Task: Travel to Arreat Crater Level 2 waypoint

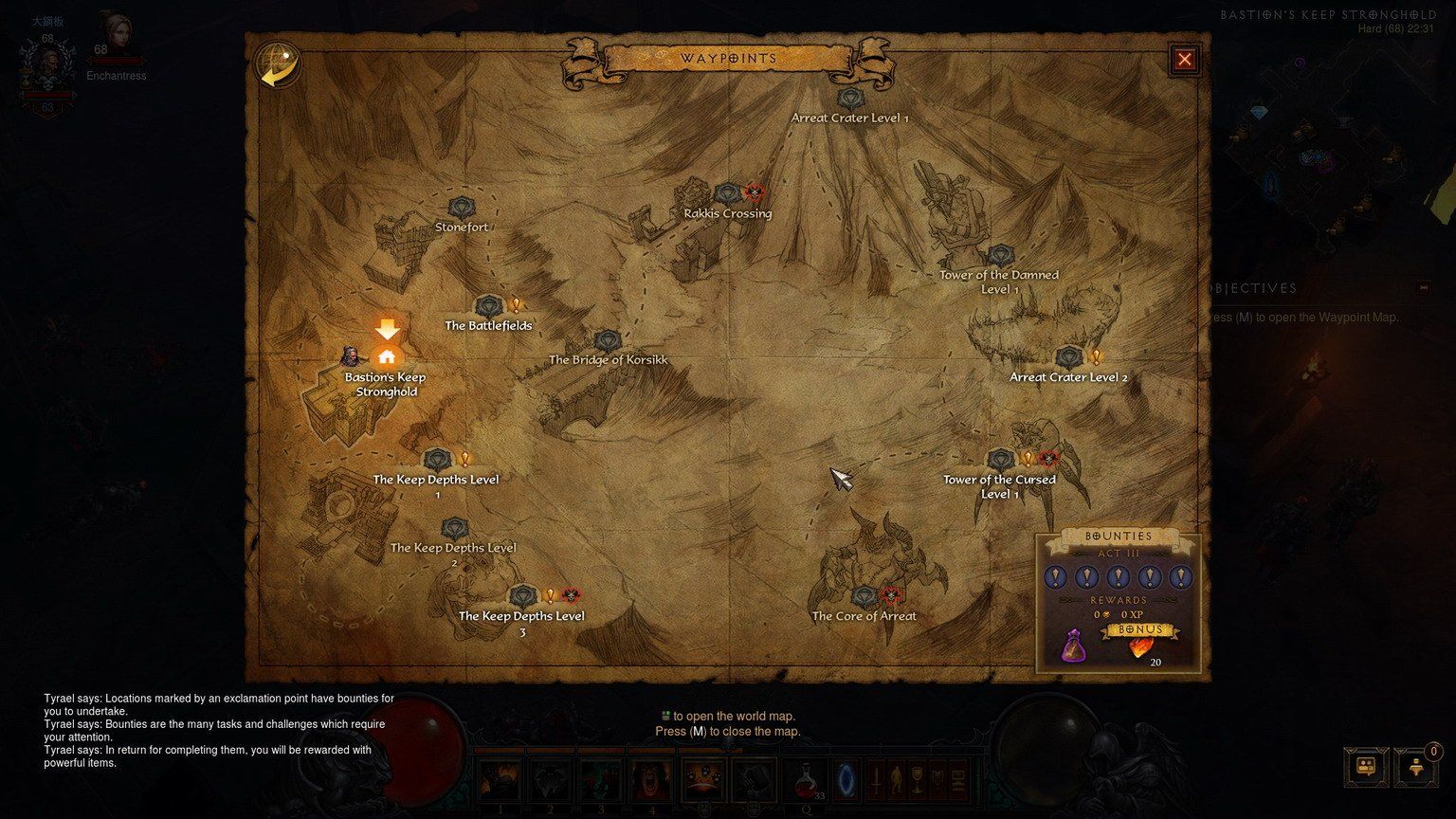Action: pos(1069,358)
